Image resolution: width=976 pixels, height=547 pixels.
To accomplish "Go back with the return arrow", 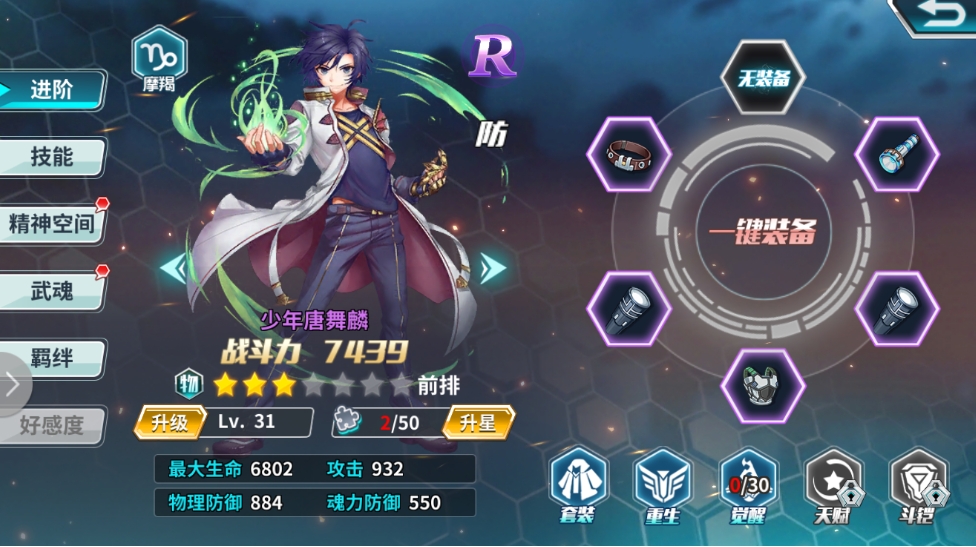I will pos(936,14).
